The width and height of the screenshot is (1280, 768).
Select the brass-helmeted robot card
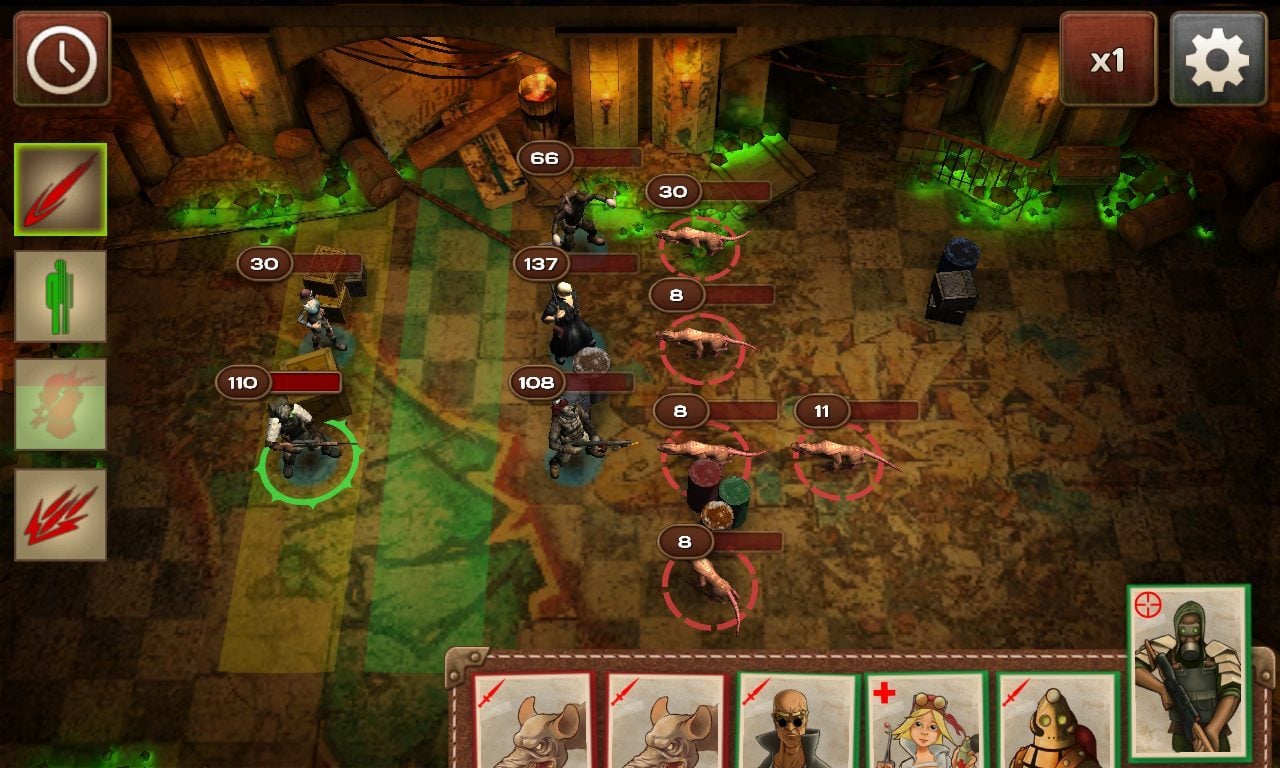pyautogui.click(x=1056, y=722)
